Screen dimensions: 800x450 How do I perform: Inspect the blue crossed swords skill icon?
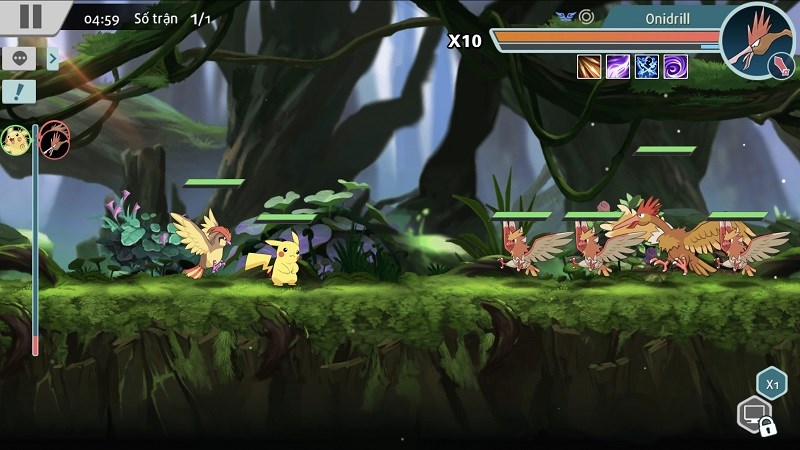tap(647, 66)
